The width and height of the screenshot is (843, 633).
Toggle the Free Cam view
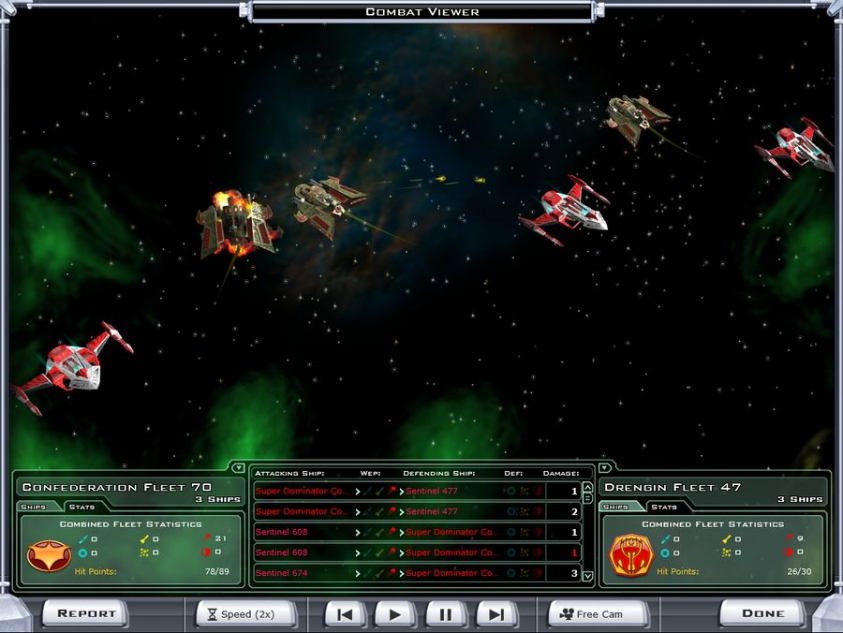click(x=598, y=614)
